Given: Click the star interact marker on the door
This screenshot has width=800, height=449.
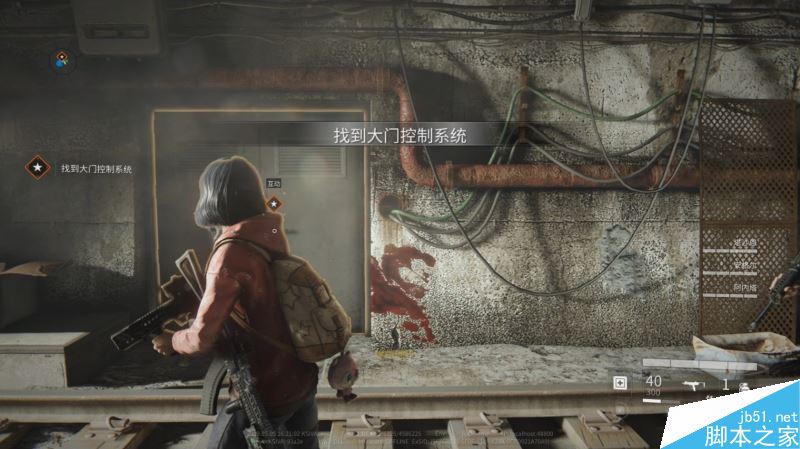Looking at the screenshot, I should point(273,203).
